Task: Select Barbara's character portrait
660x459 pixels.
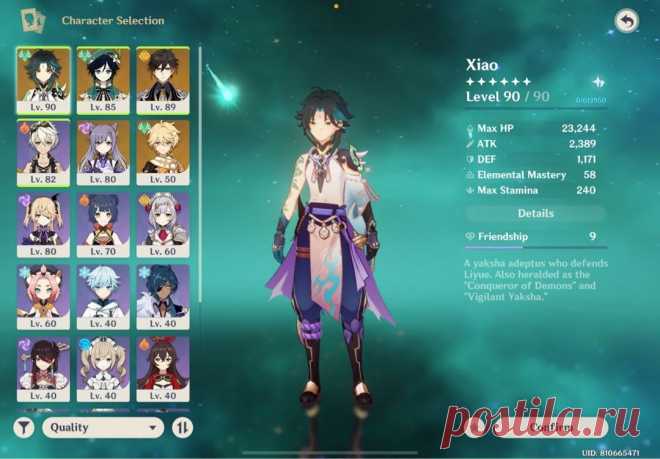Action: tap(103, 368)
